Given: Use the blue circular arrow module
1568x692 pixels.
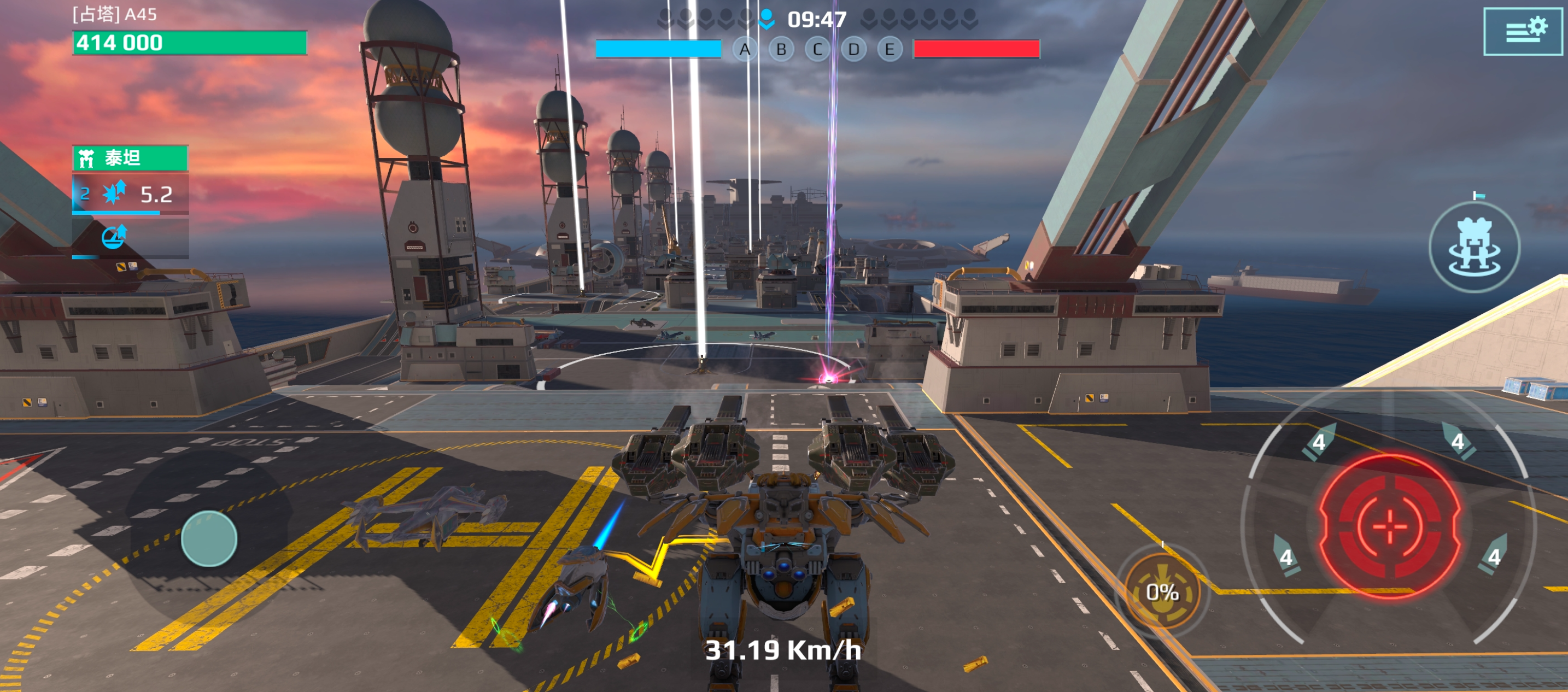Looking at the screenshot, I should pyautogui.click(x=114, y=237).
